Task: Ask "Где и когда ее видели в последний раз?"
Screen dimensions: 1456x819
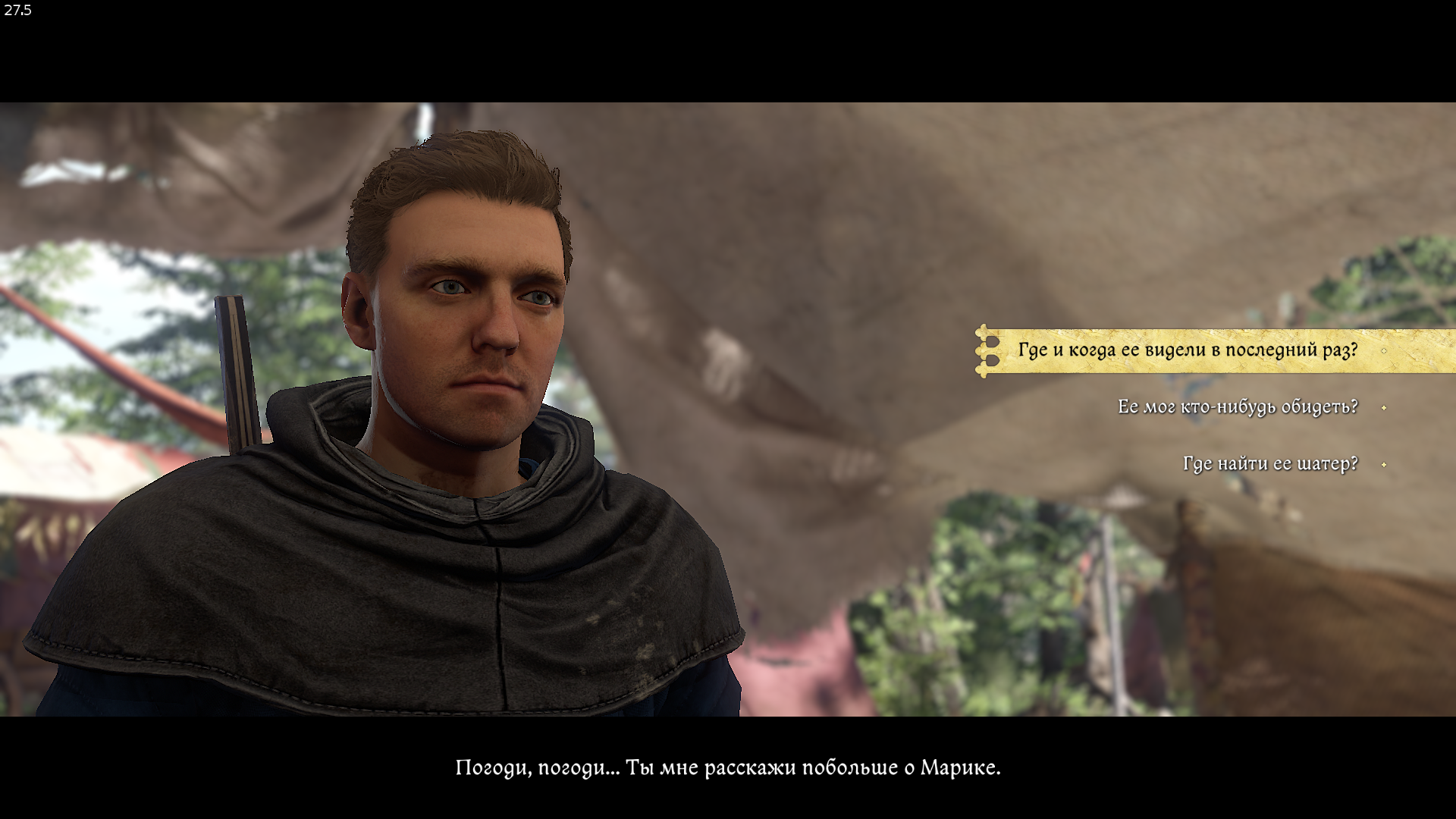Action: [1187, 350]
